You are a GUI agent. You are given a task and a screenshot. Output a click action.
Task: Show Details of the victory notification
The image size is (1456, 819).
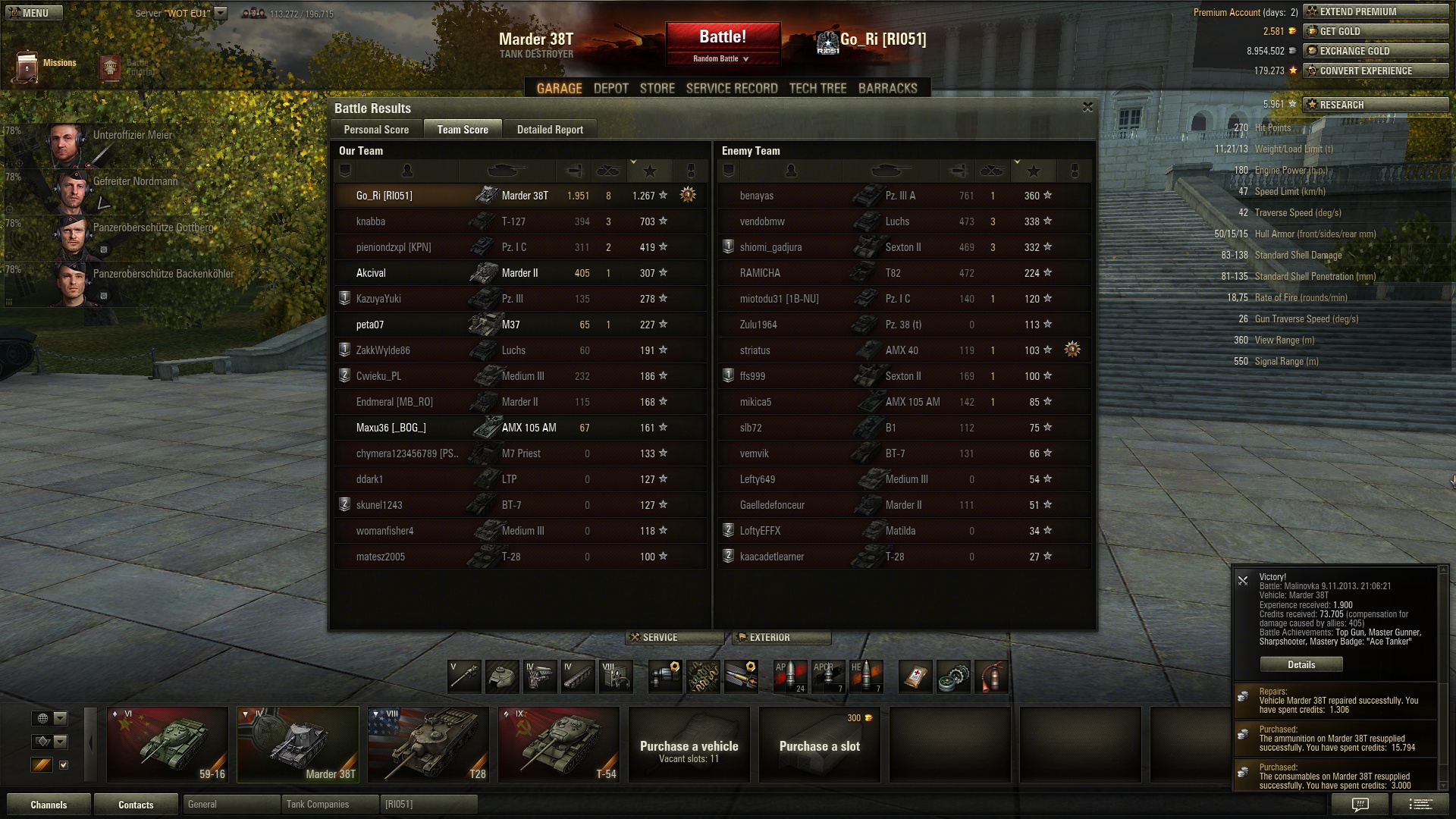pyautogui.click(x=1301, y=664)
